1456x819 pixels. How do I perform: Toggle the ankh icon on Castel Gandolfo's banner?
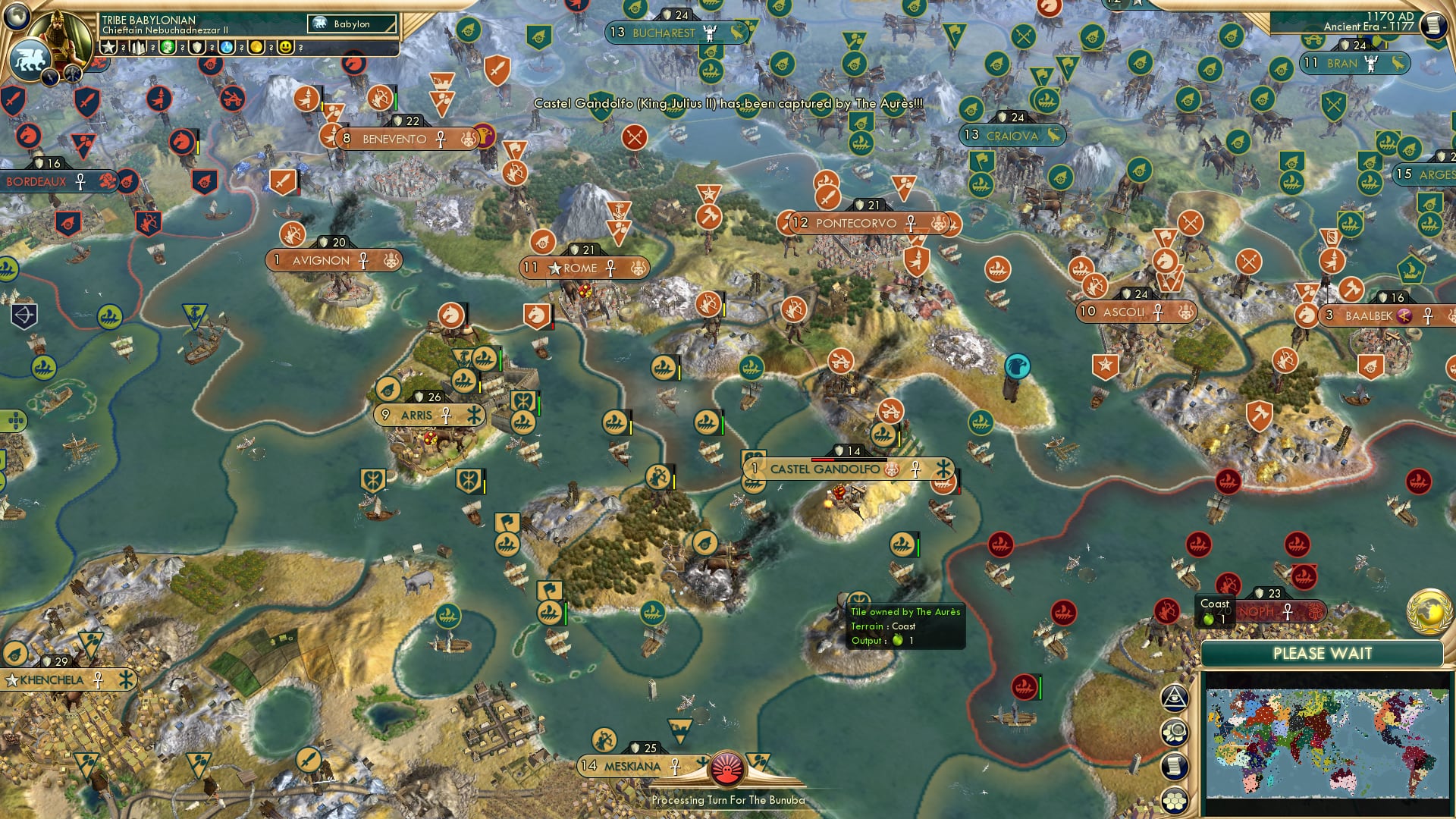pyautogui.click(x=915, y=469)
